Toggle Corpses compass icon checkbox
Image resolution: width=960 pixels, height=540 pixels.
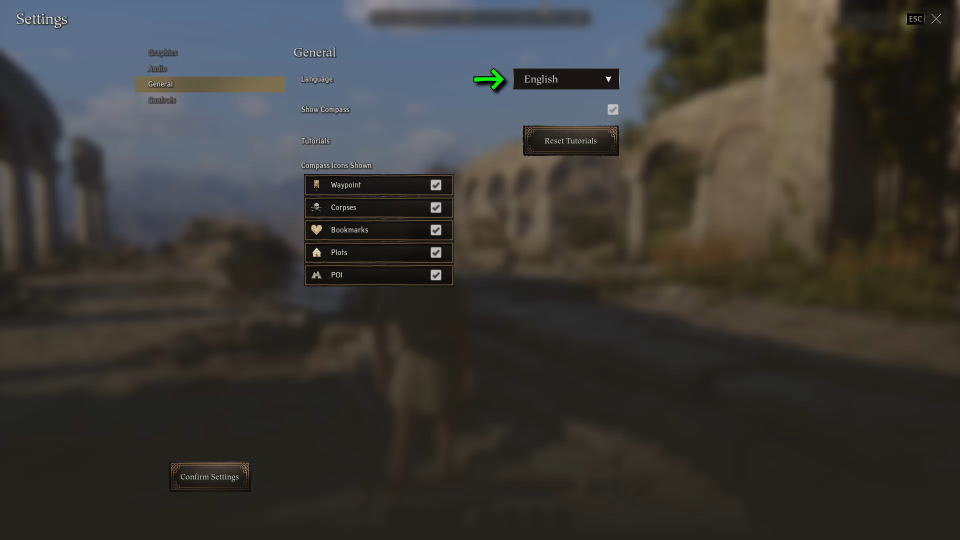tap(436, 208)
